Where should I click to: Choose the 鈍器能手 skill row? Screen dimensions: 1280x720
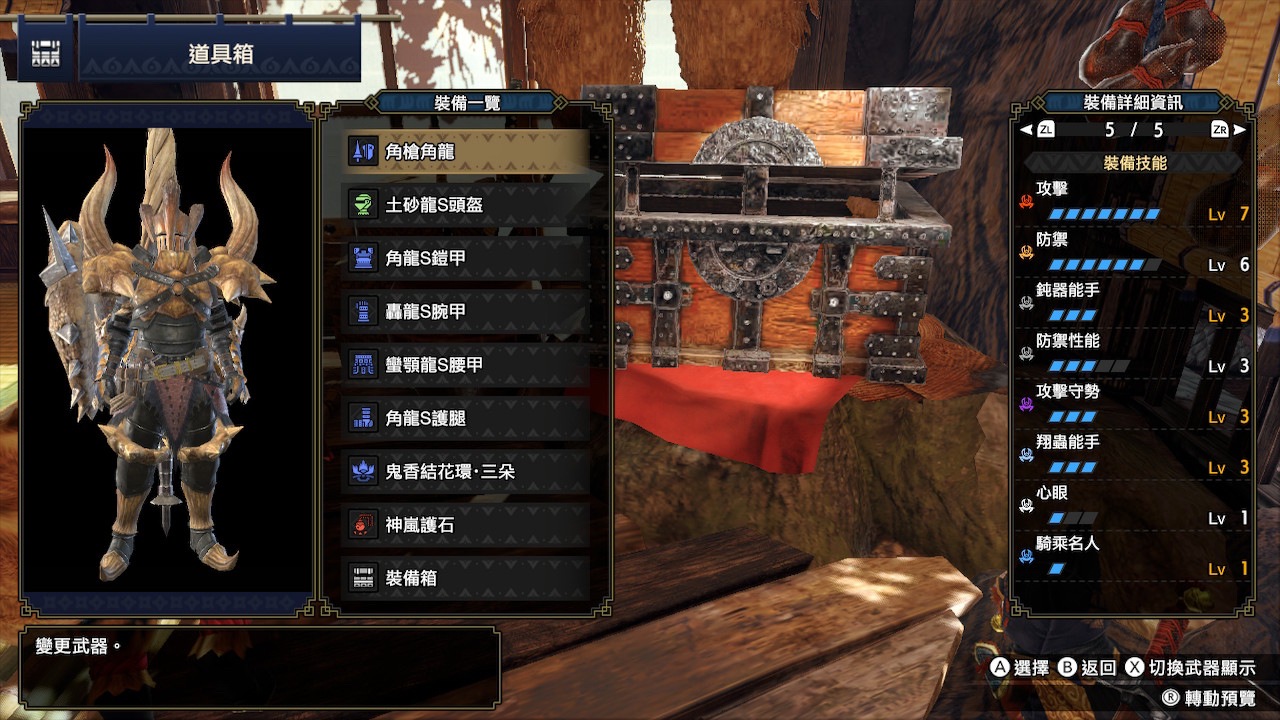pyautogui.click(x=1134, y=303)
